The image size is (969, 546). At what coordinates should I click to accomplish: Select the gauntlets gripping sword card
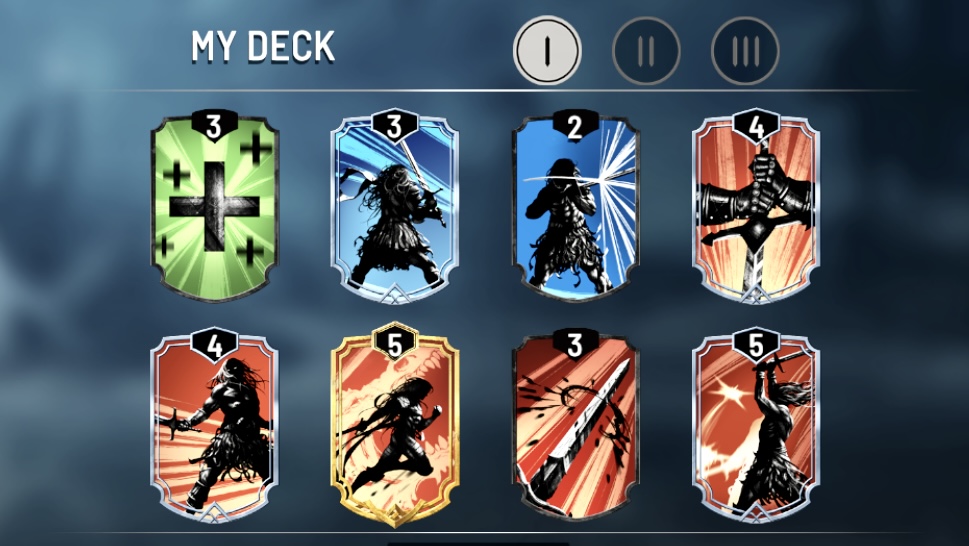click(757, 208)
